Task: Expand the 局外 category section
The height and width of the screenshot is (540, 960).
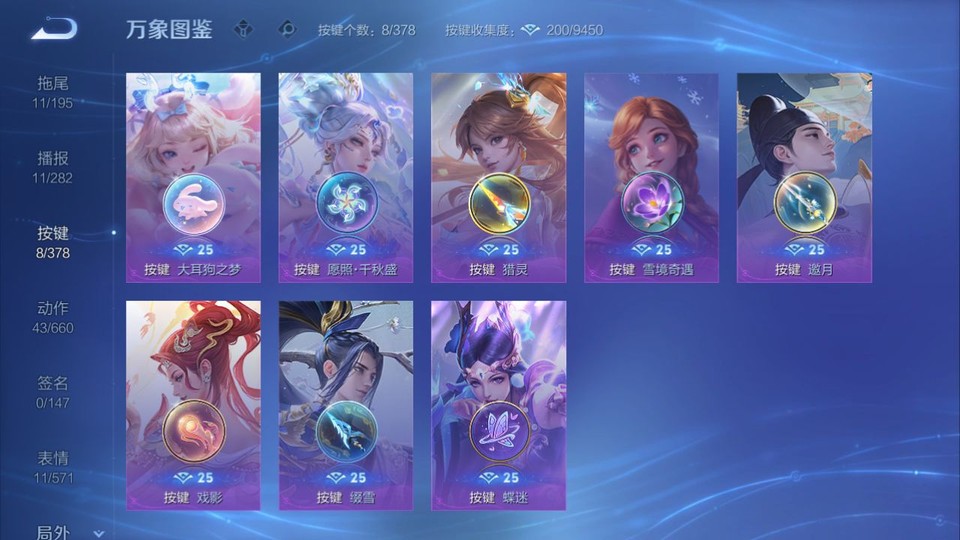Action: 68,532
